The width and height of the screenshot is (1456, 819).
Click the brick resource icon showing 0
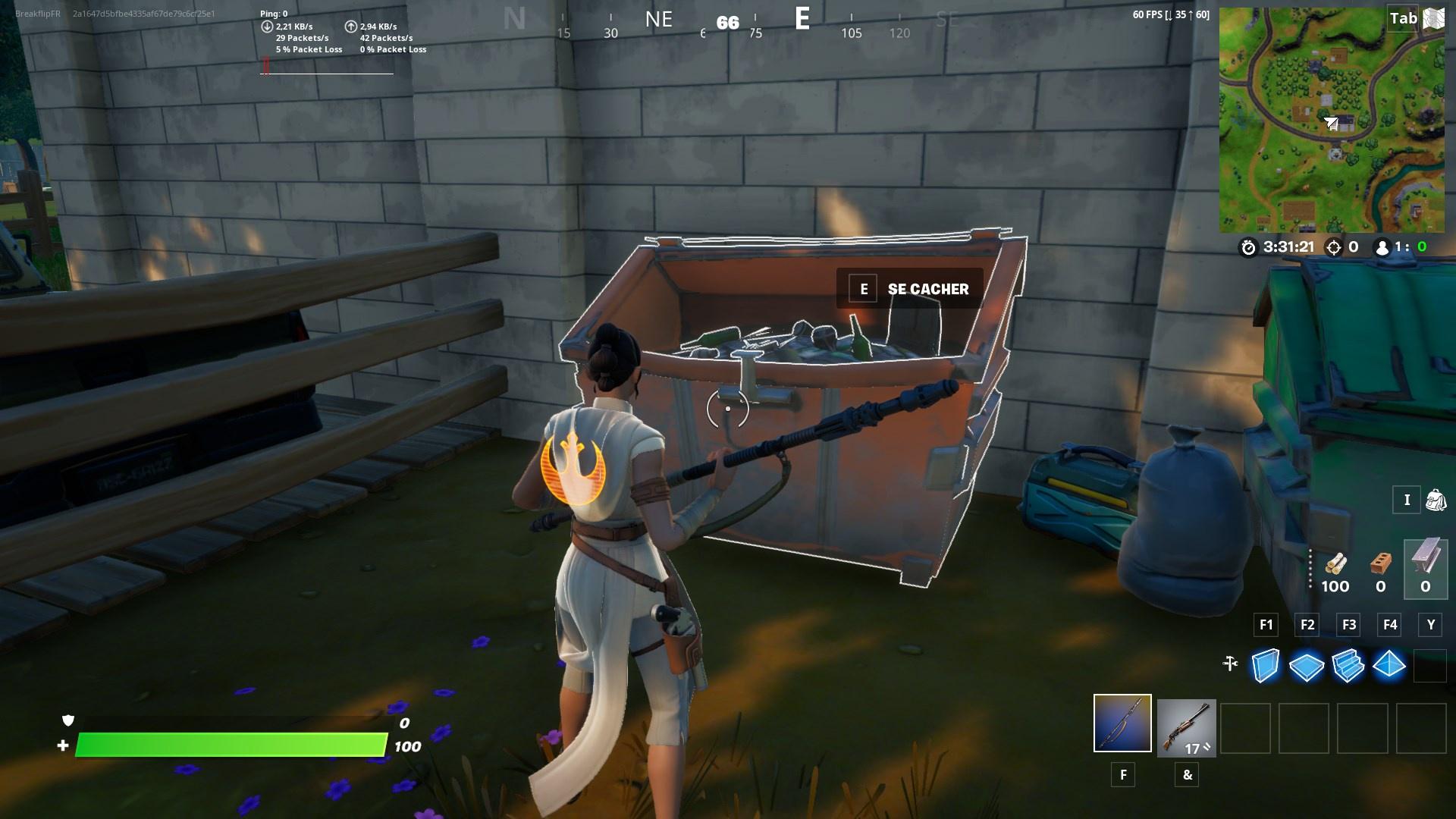pyautogui.click(x=1380, y=561)
